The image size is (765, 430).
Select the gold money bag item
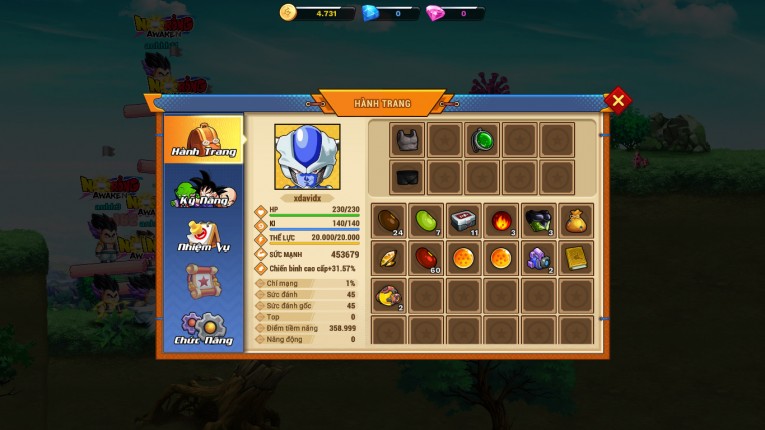576,221
